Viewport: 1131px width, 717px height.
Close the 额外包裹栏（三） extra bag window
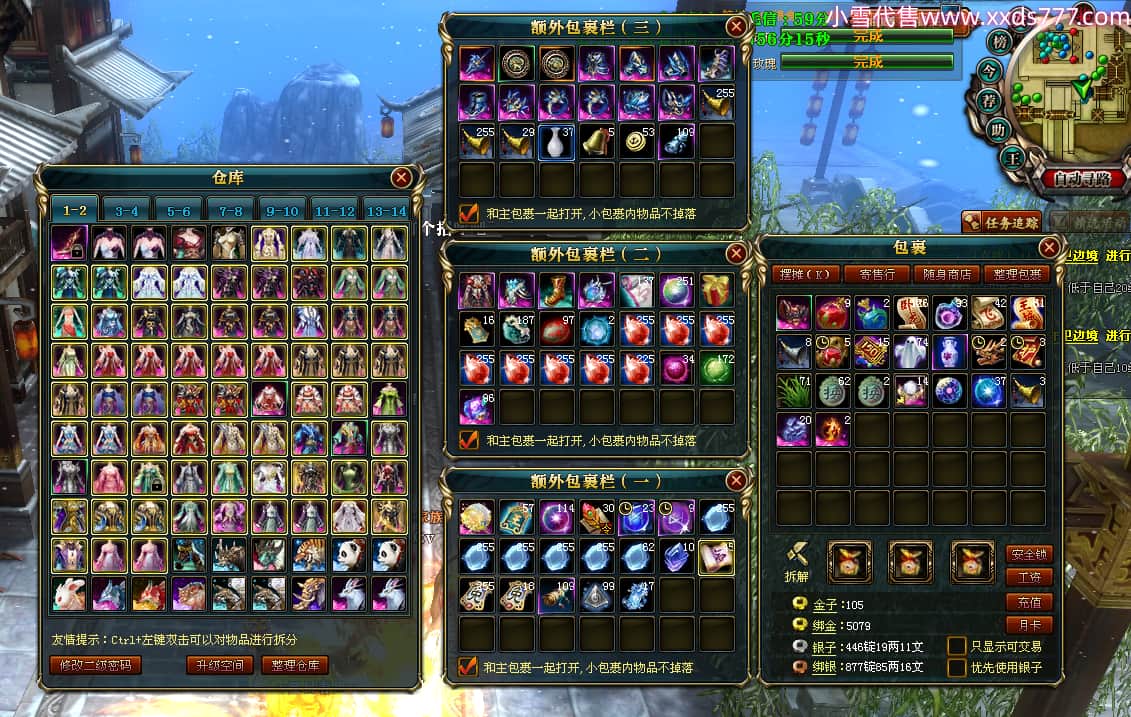[736, 27]
